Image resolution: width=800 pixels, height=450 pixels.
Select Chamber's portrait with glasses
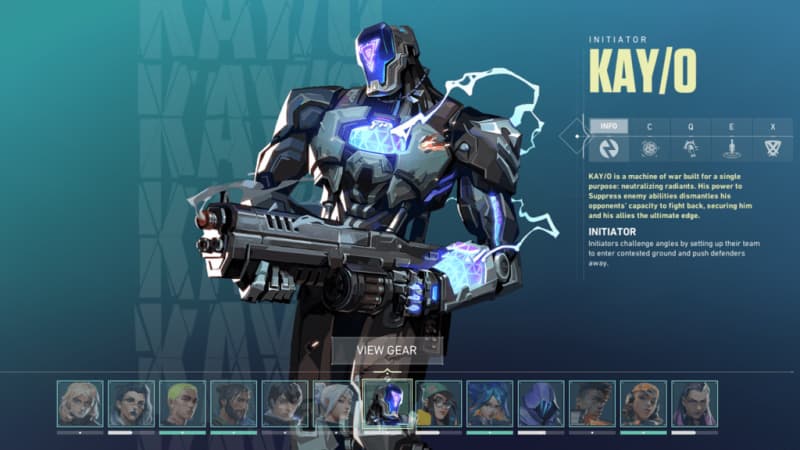[x=131, y=403]
